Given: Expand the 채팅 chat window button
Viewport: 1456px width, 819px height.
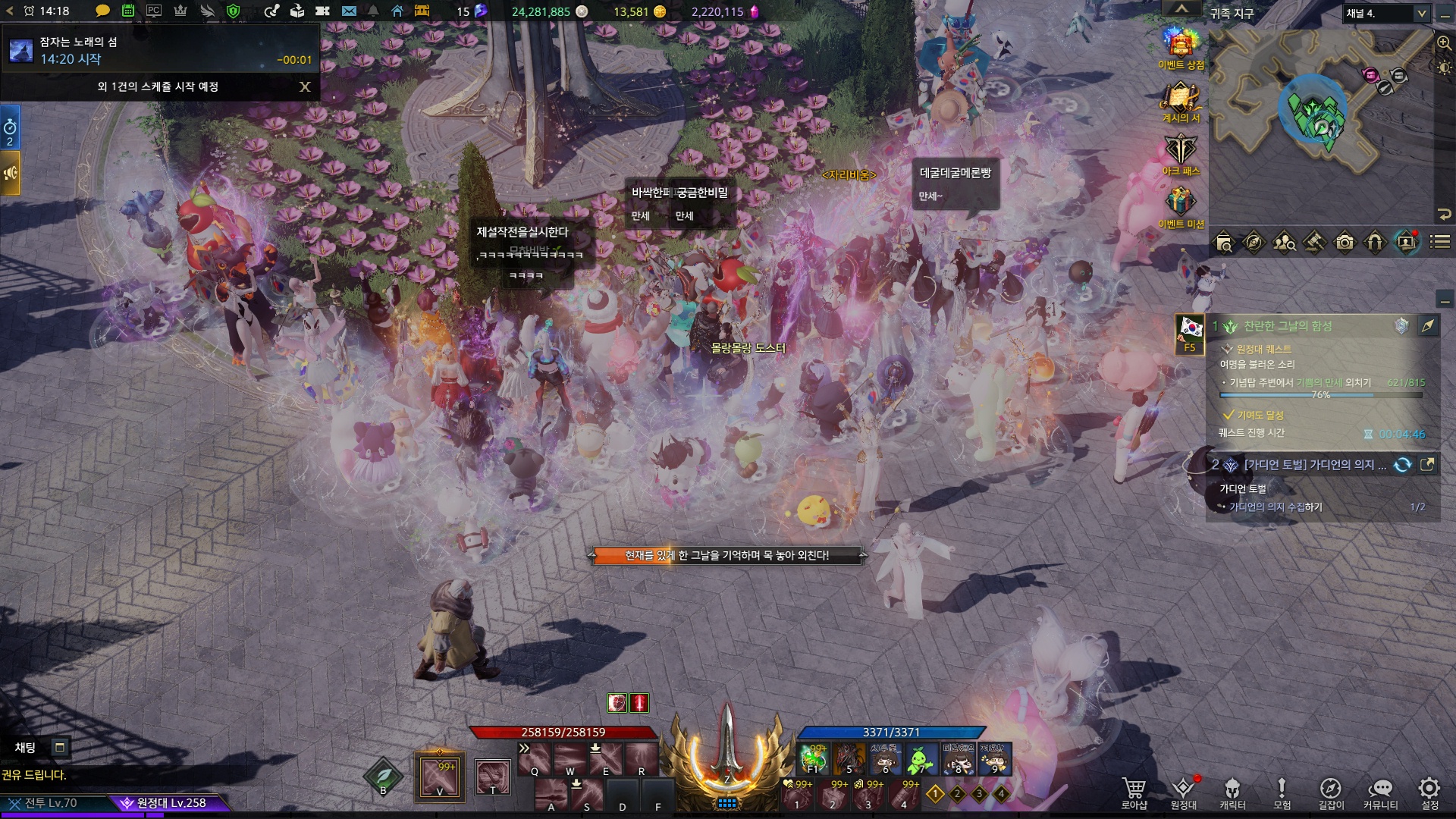Looking at the screenshot, I should 59,748.
